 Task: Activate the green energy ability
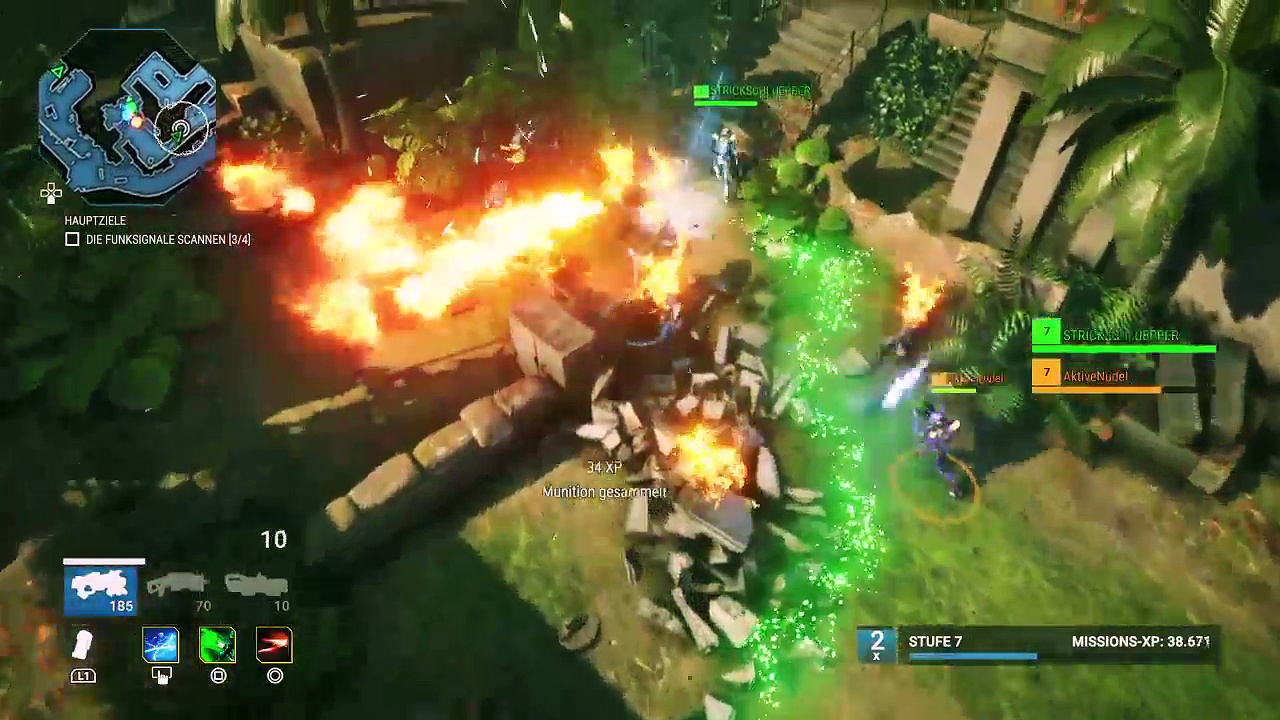click(218, 646)
